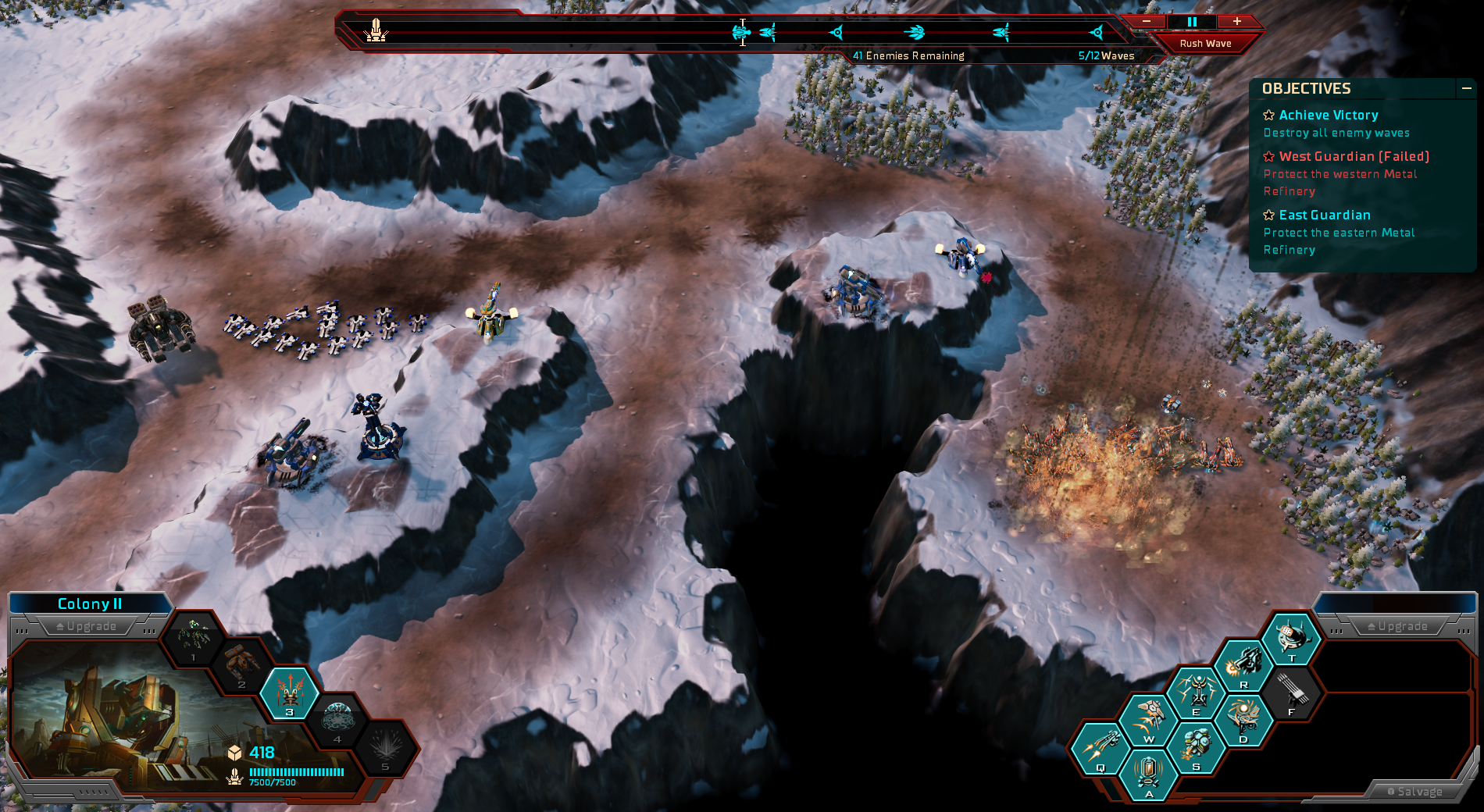Screen dimensions: 1484x812
Task: Select the dome shield ability slot 4
Action: (x=337, y=718)
